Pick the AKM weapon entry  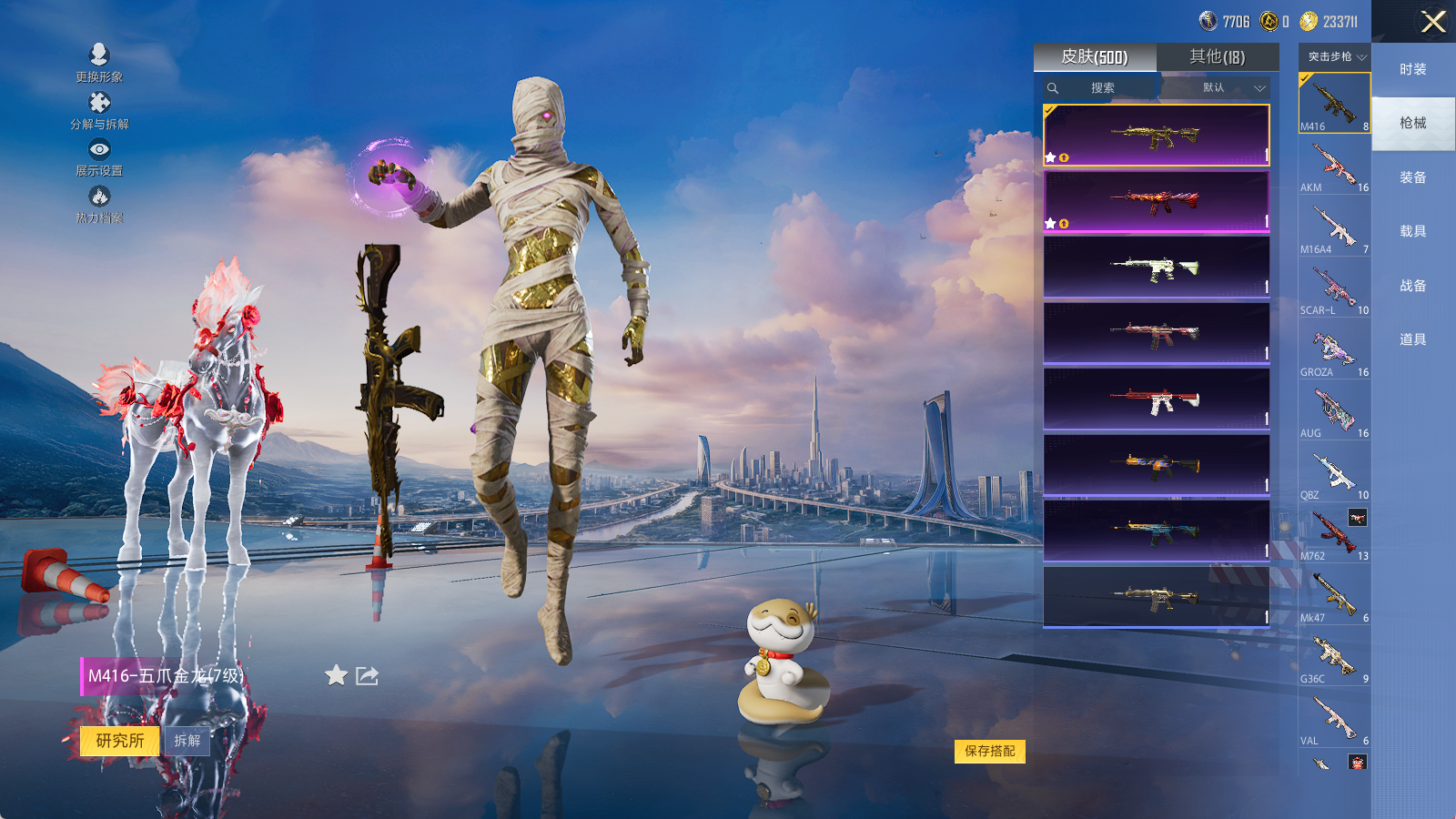click(1334, 166)
